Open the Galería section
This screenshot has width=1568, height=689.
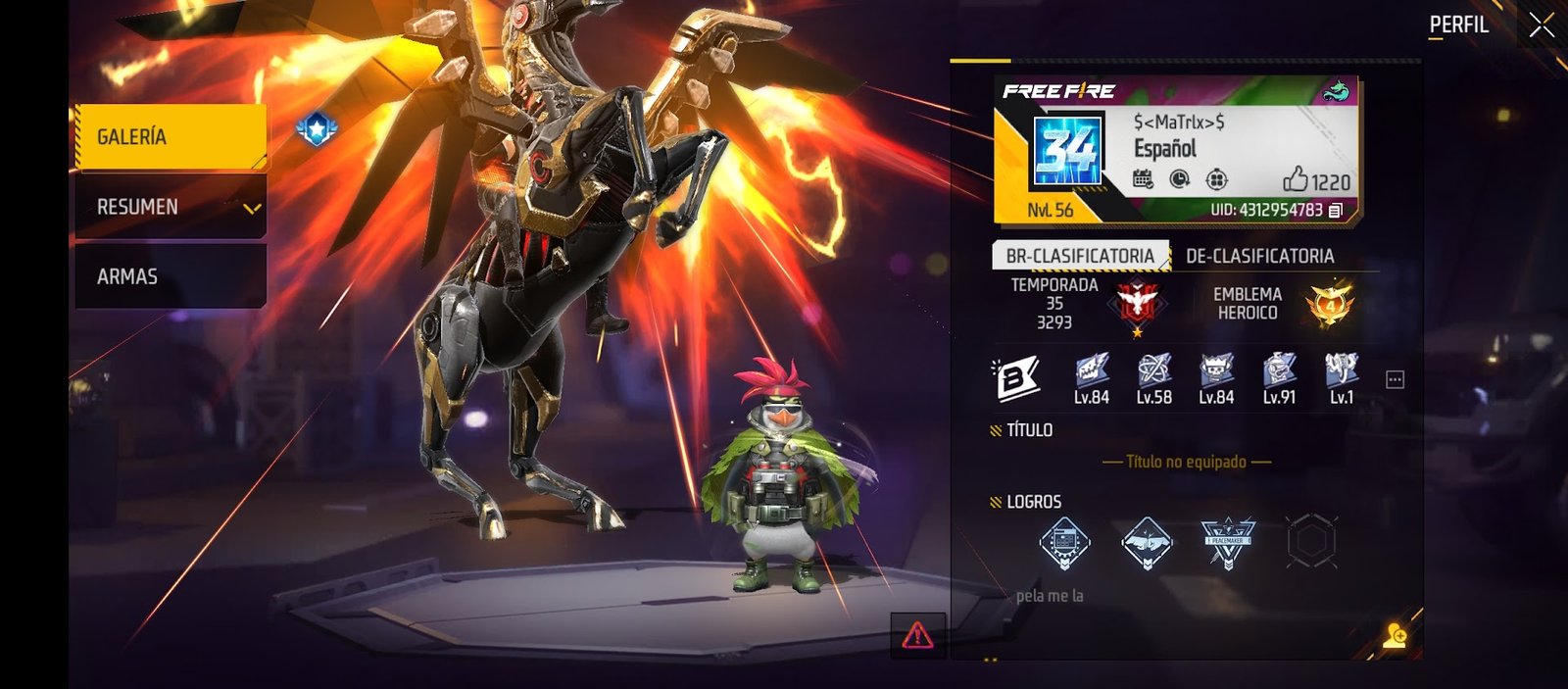[x=171, y=137]
